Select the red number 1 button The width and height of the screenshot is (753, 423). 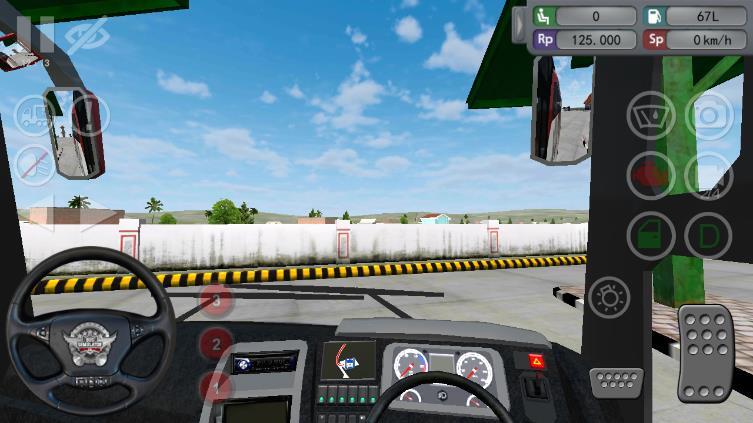(x=214, y=385)
